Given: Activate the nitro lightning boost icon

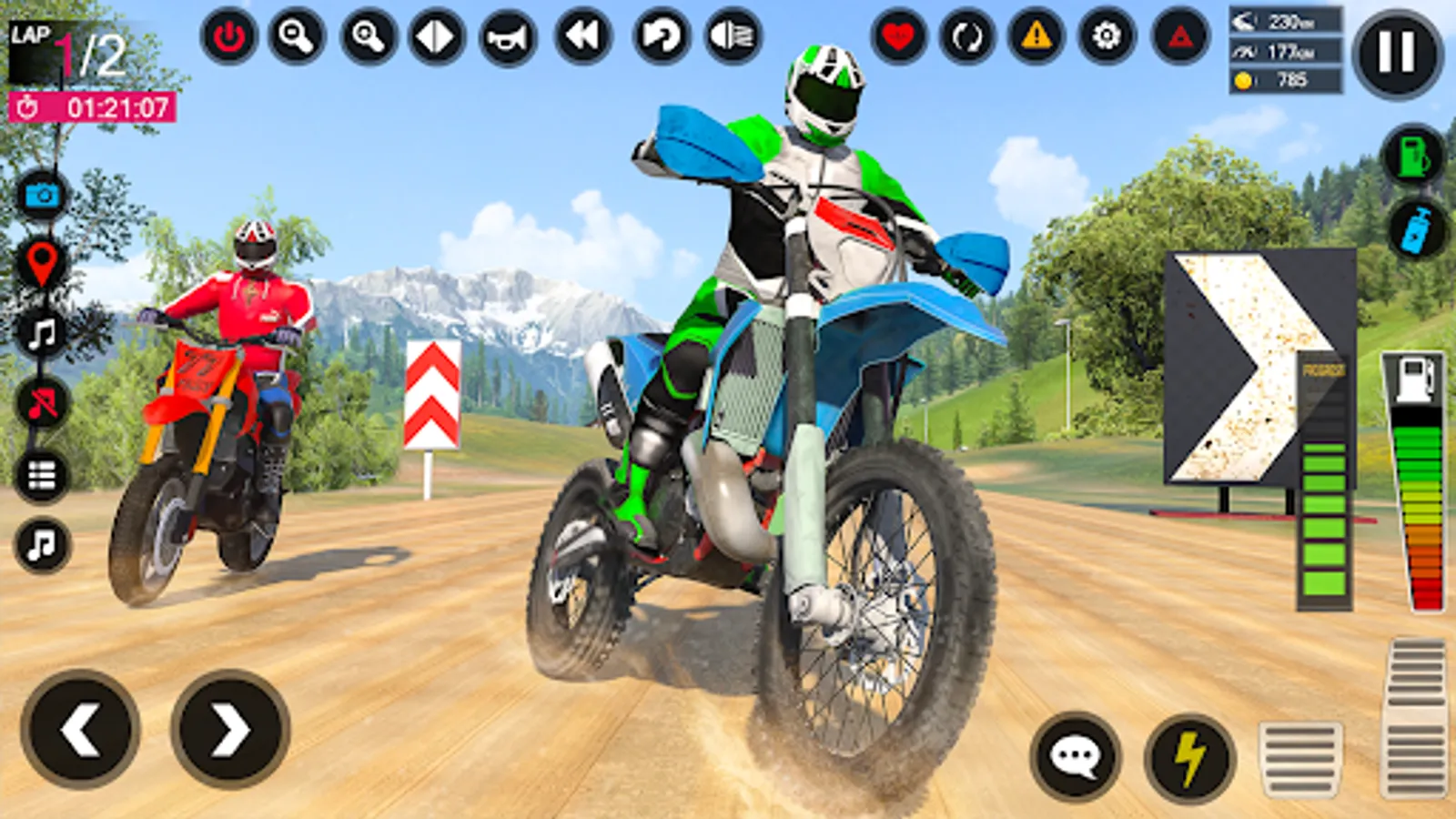Looking at the screenshot, I should click(x=1185, y=753).
